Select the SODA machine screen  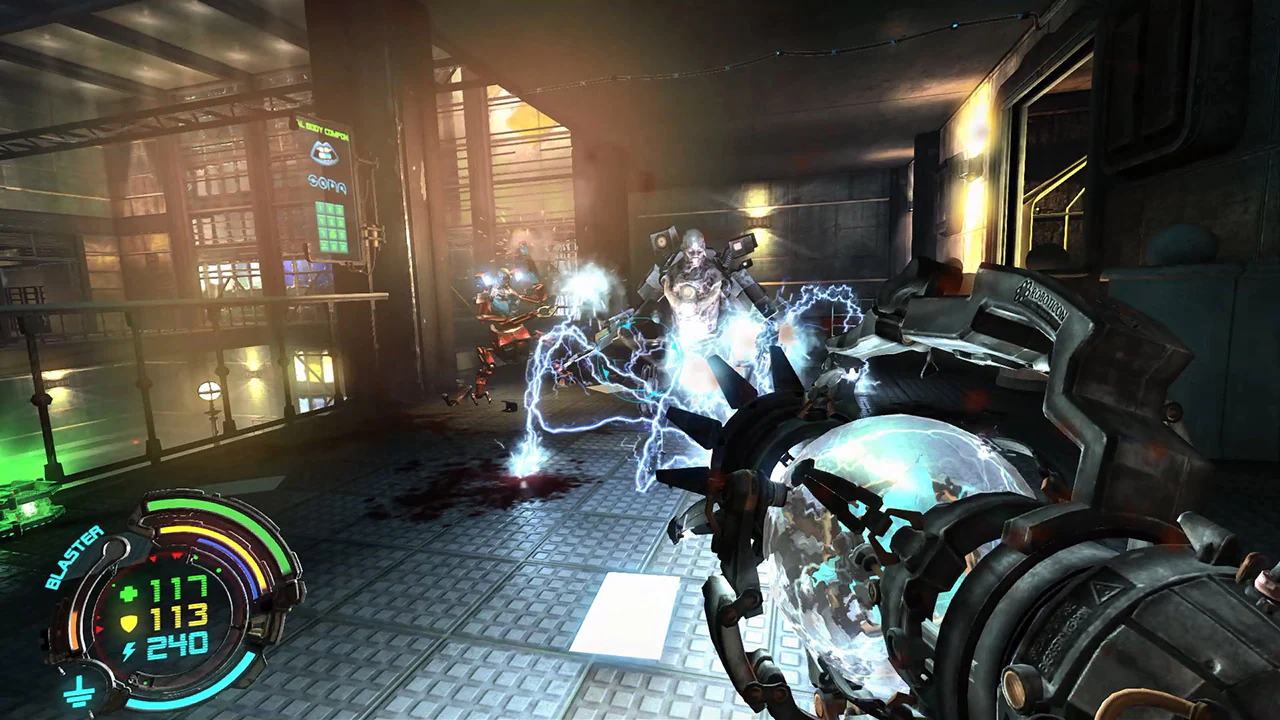pyautogui.click(x=331, y=227)
